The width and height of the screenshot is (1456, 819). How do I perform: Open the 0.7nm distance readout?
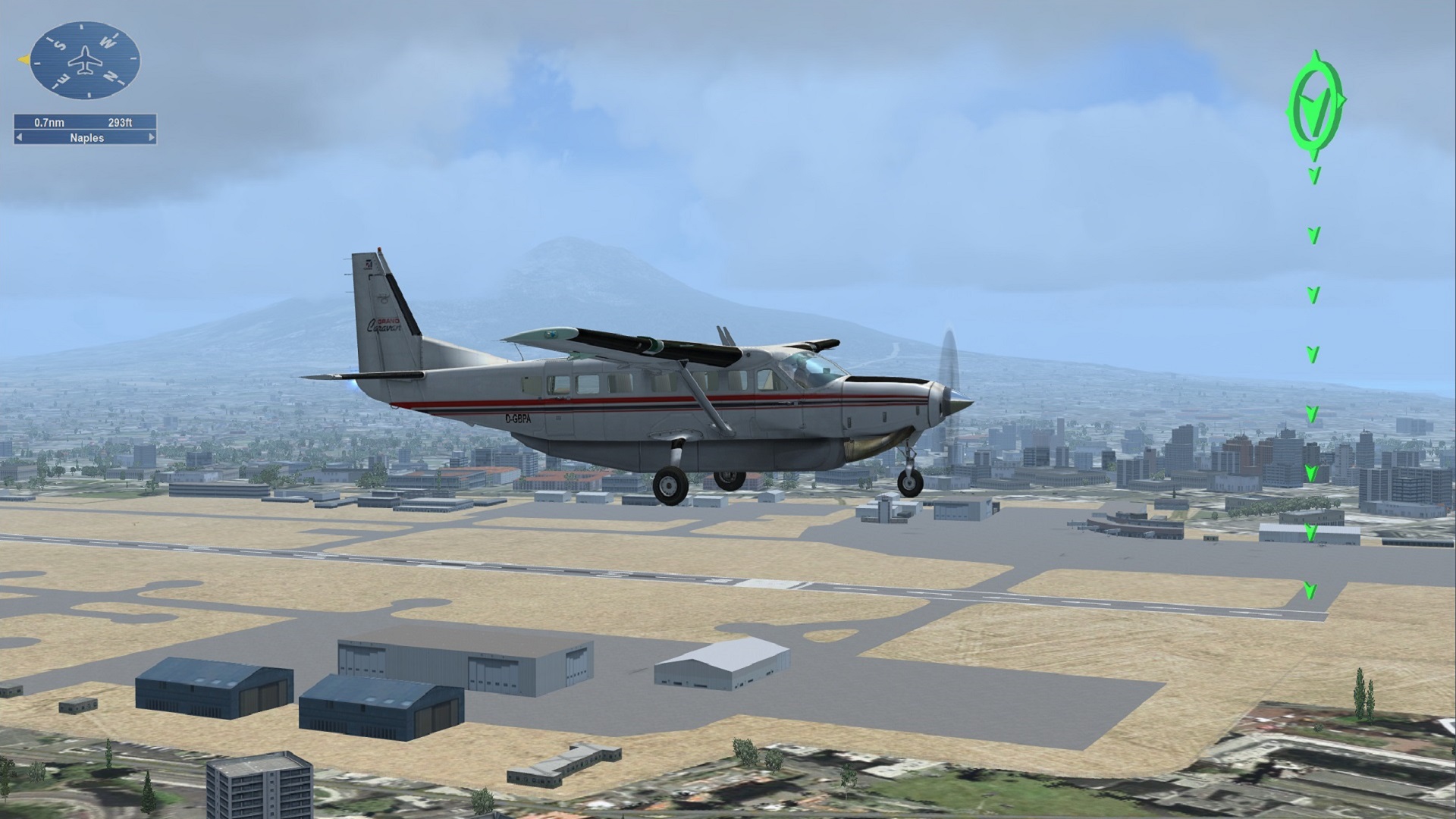click(x=49, y=123)
